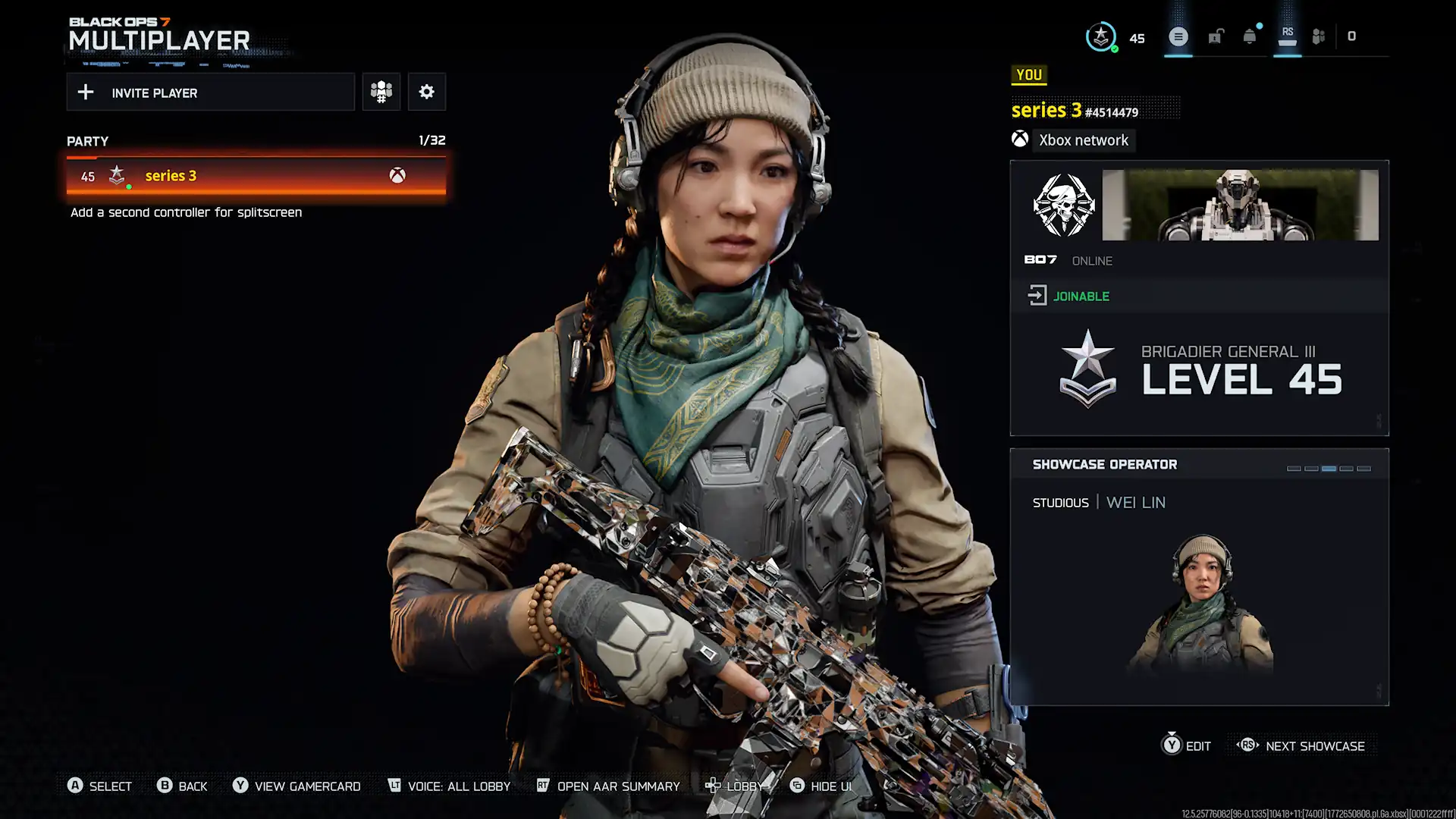The height and width of the screenshot is (819, 1456).
Task: Open the settings gear
Action: pyautogui.click(x=427, y=92)
